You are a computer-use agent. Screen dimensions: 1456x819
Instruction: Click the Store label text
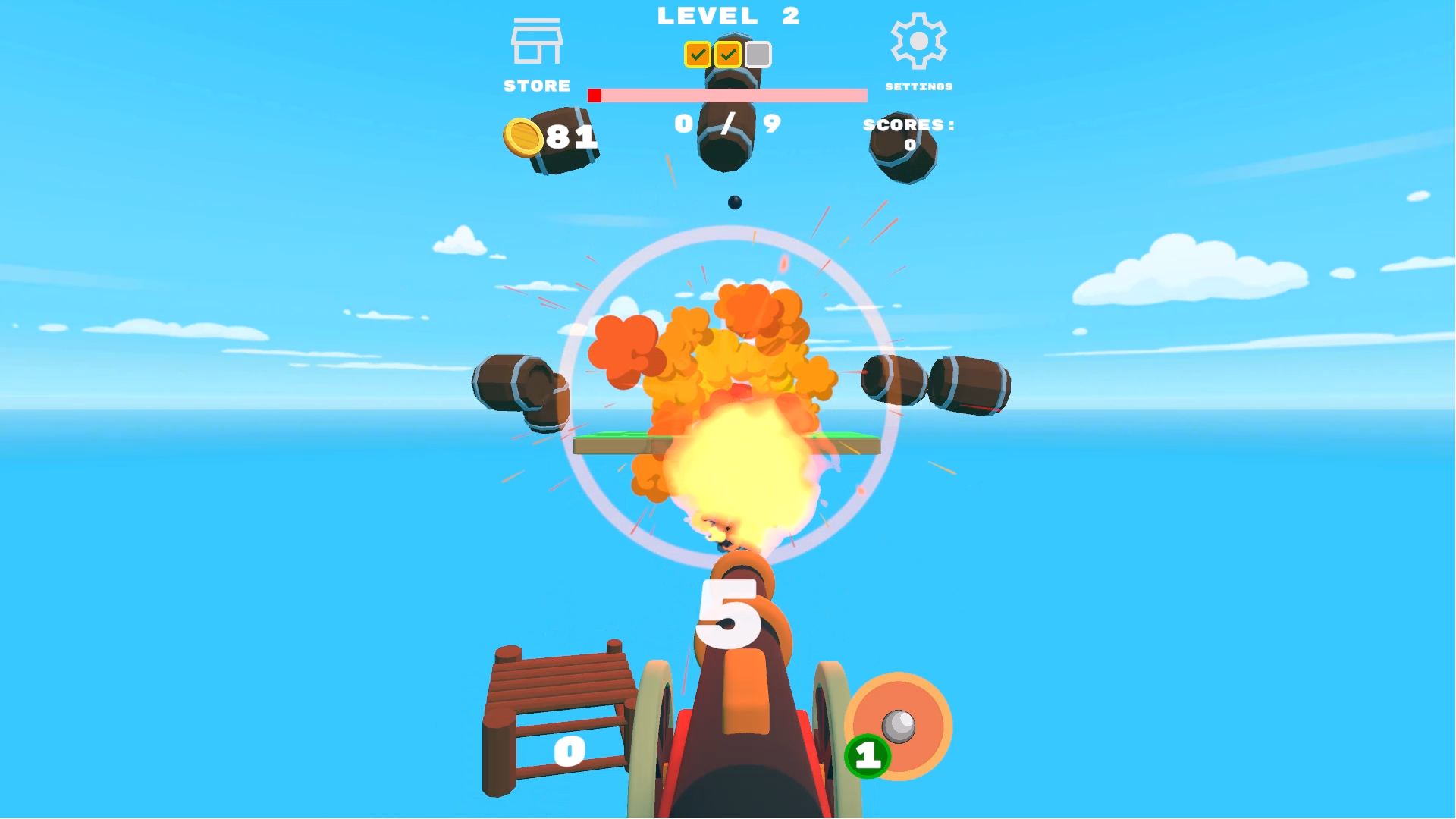coord(537,86)
